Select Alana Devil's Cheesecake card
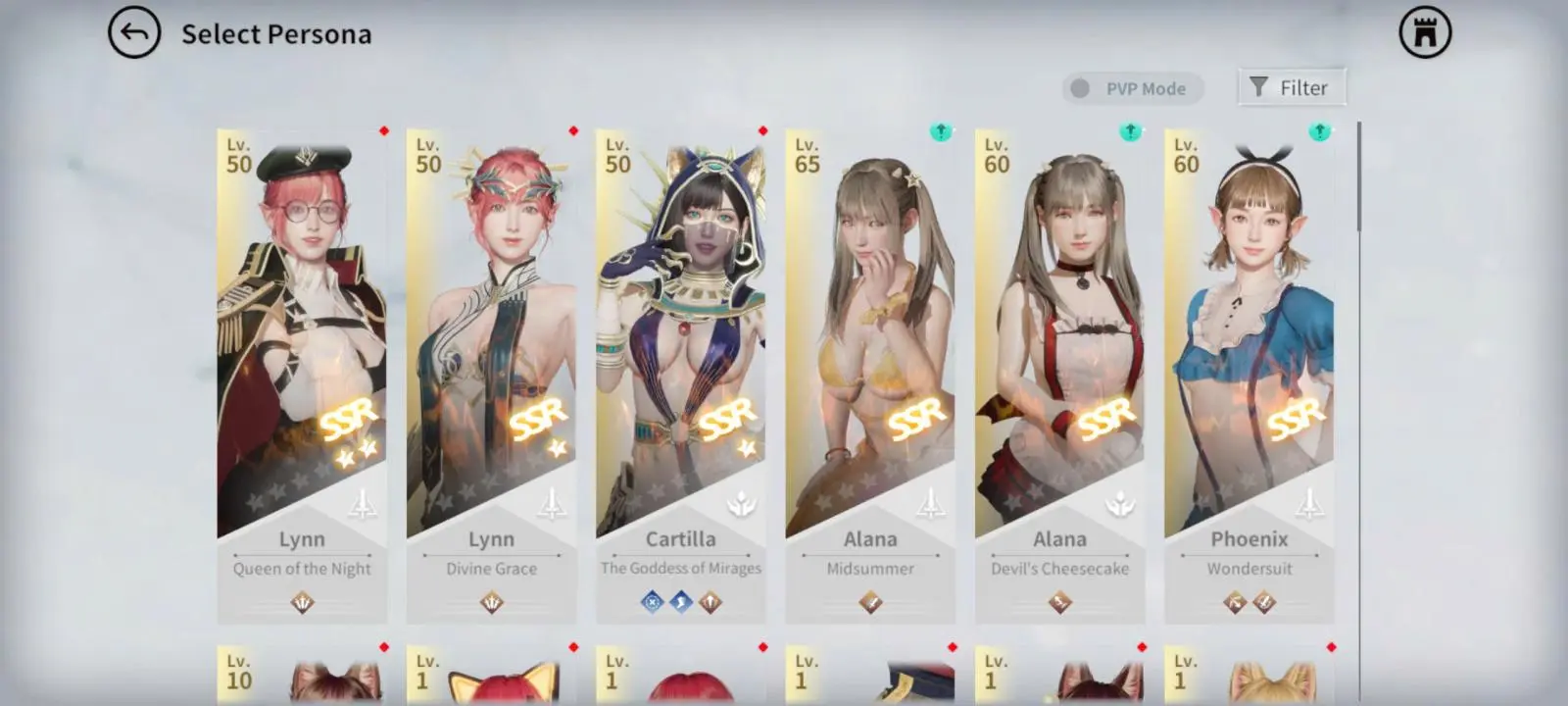The width and height of the screenshot is (1568, 706). click(x=1059, y=373)
